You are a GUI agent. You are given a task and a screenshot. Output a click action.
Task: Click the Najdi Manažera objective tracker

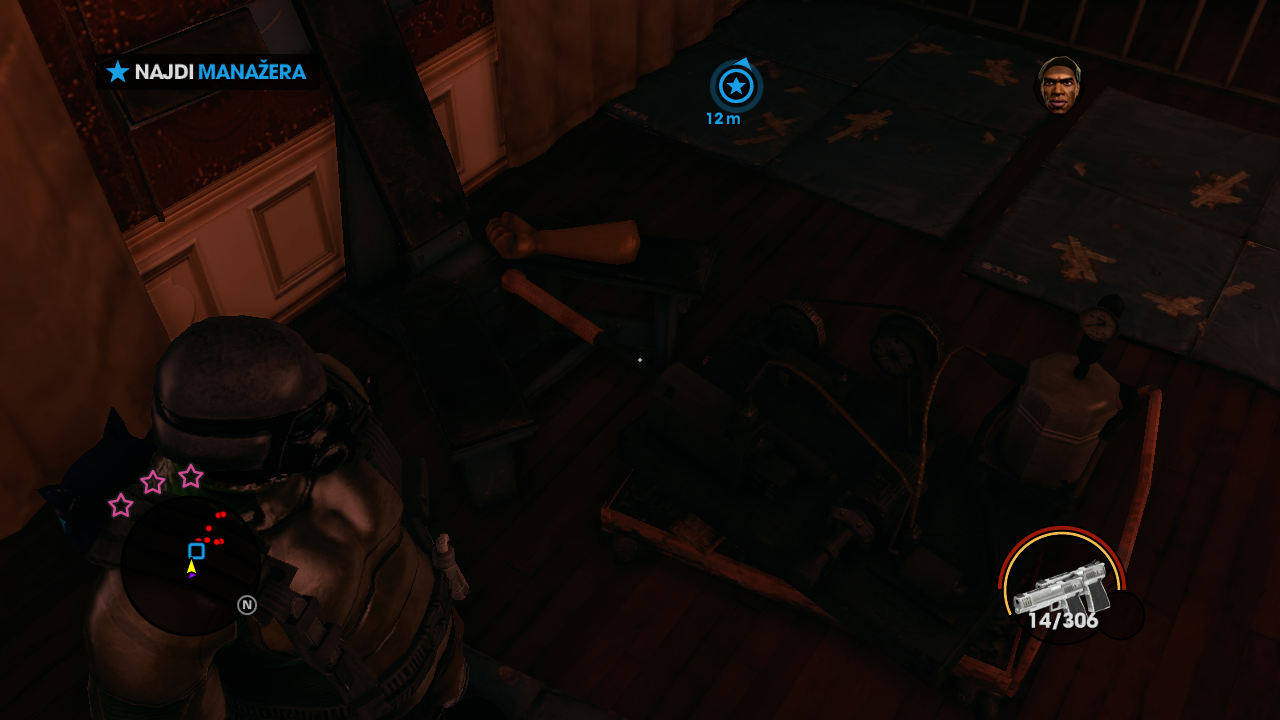[207, 72]
